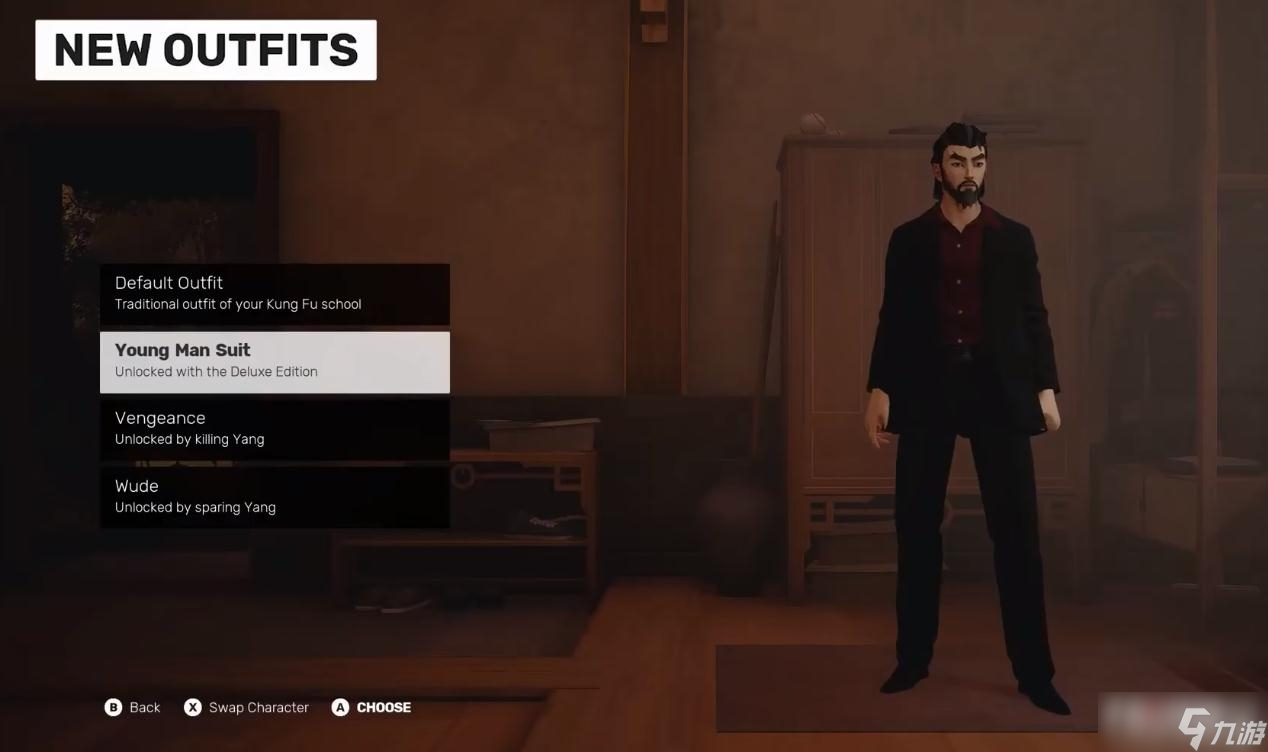Select the Default Outfit entry
Image resolution: width=1268 pixels, height=752 pixels.
(274, 293)
